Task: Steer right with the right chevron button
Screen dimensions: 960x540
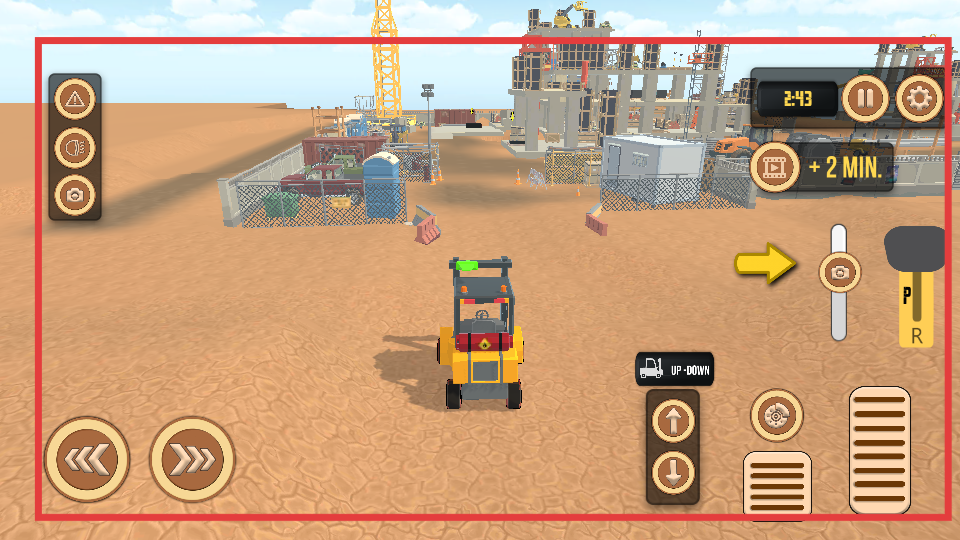Action: (192, 459)
